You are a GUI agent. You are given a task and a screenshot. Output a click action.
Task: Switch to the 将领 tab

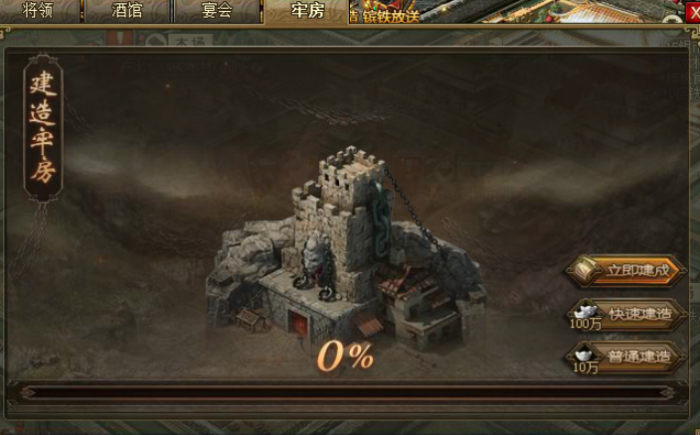tap(38, 11)
